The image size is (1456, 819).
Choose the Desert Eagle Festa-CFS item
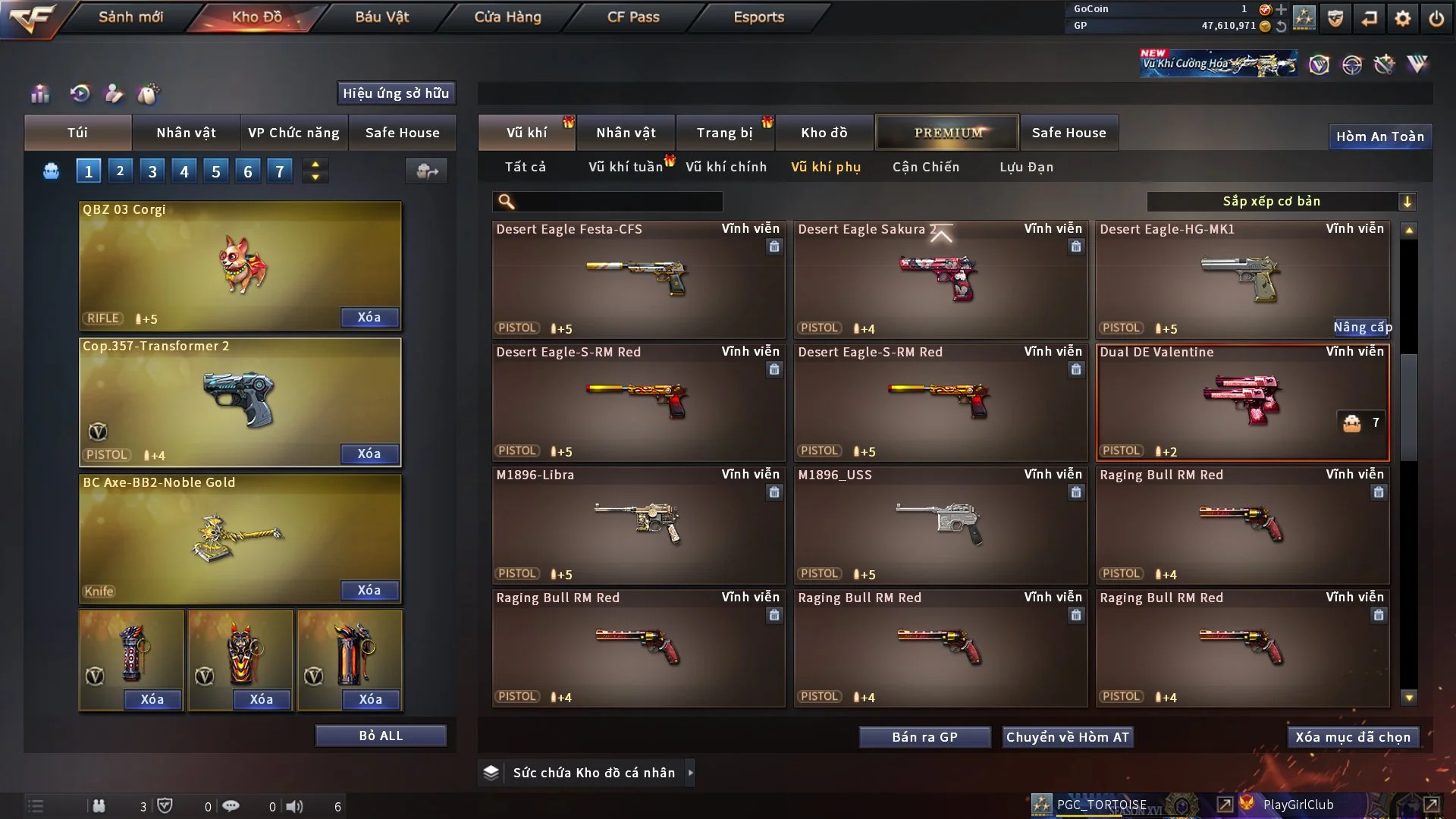pyautogui.click(x=638, y=280)
